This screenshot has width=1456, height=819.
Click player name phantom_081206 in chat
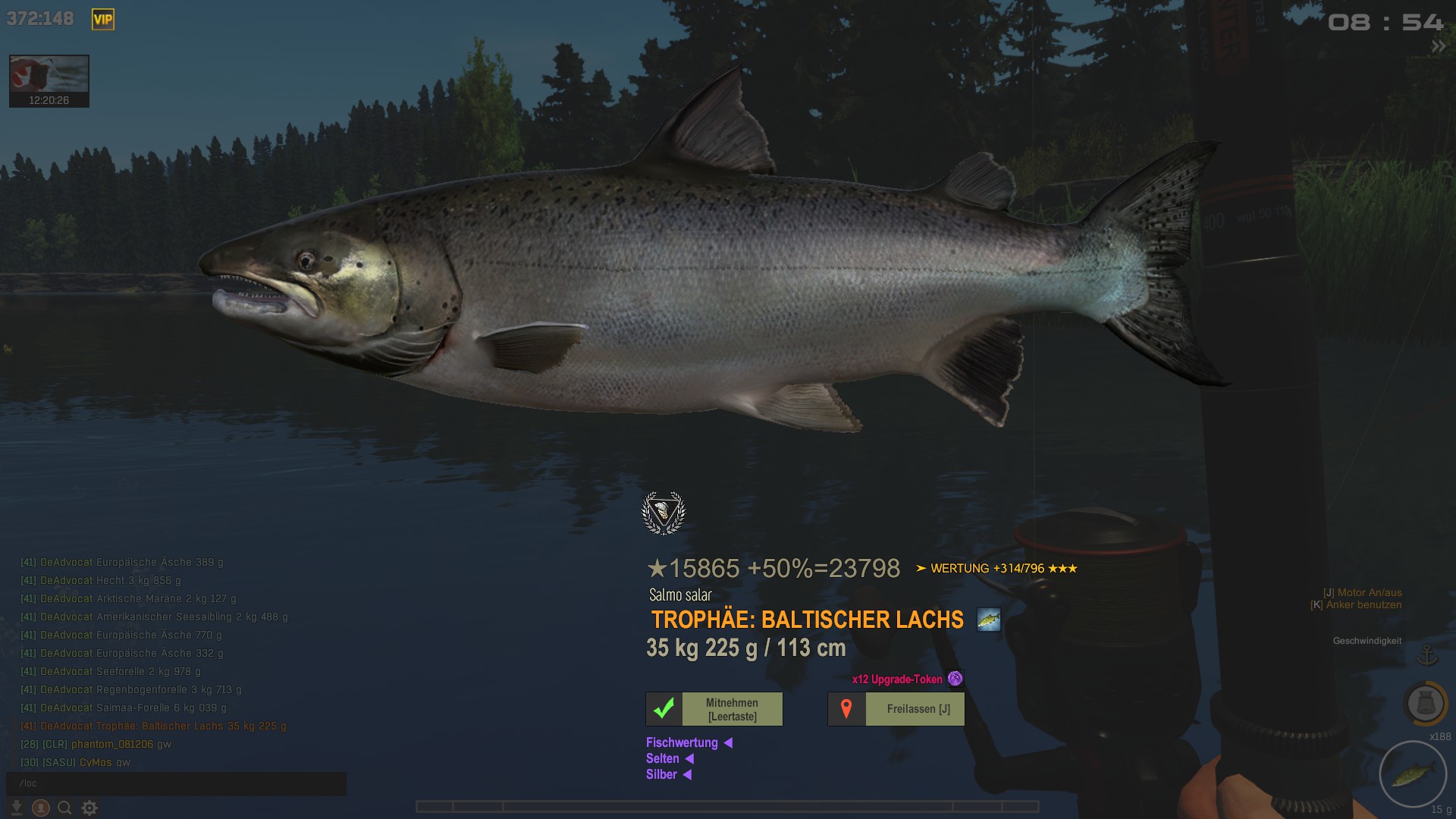(112, 744)
